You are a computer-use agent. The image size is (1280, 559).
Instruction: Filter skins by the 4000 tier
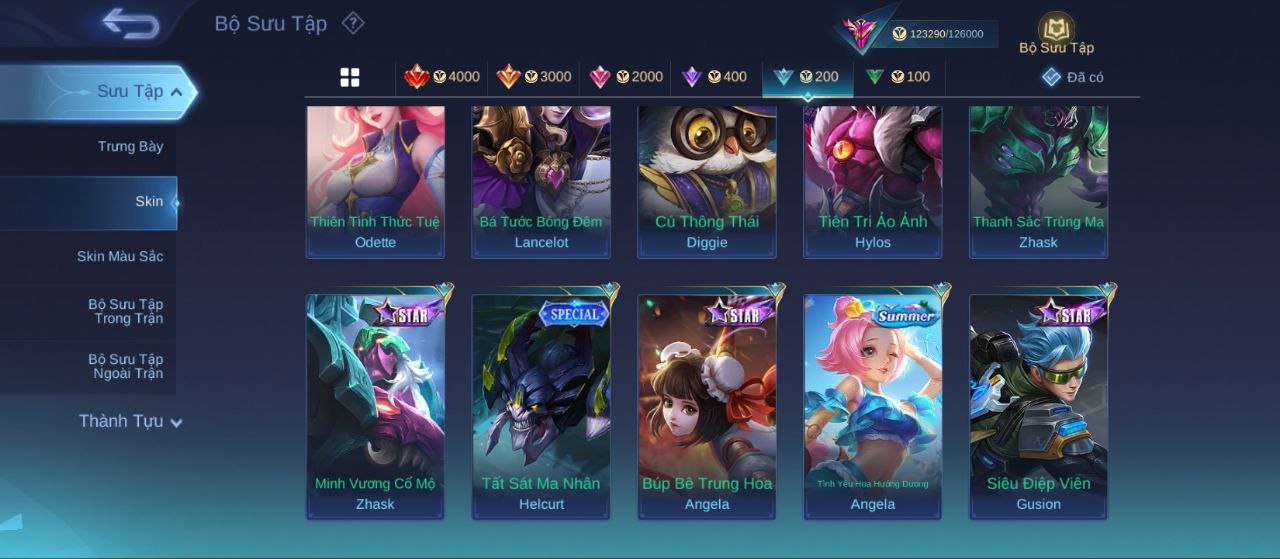click(442, 77)
